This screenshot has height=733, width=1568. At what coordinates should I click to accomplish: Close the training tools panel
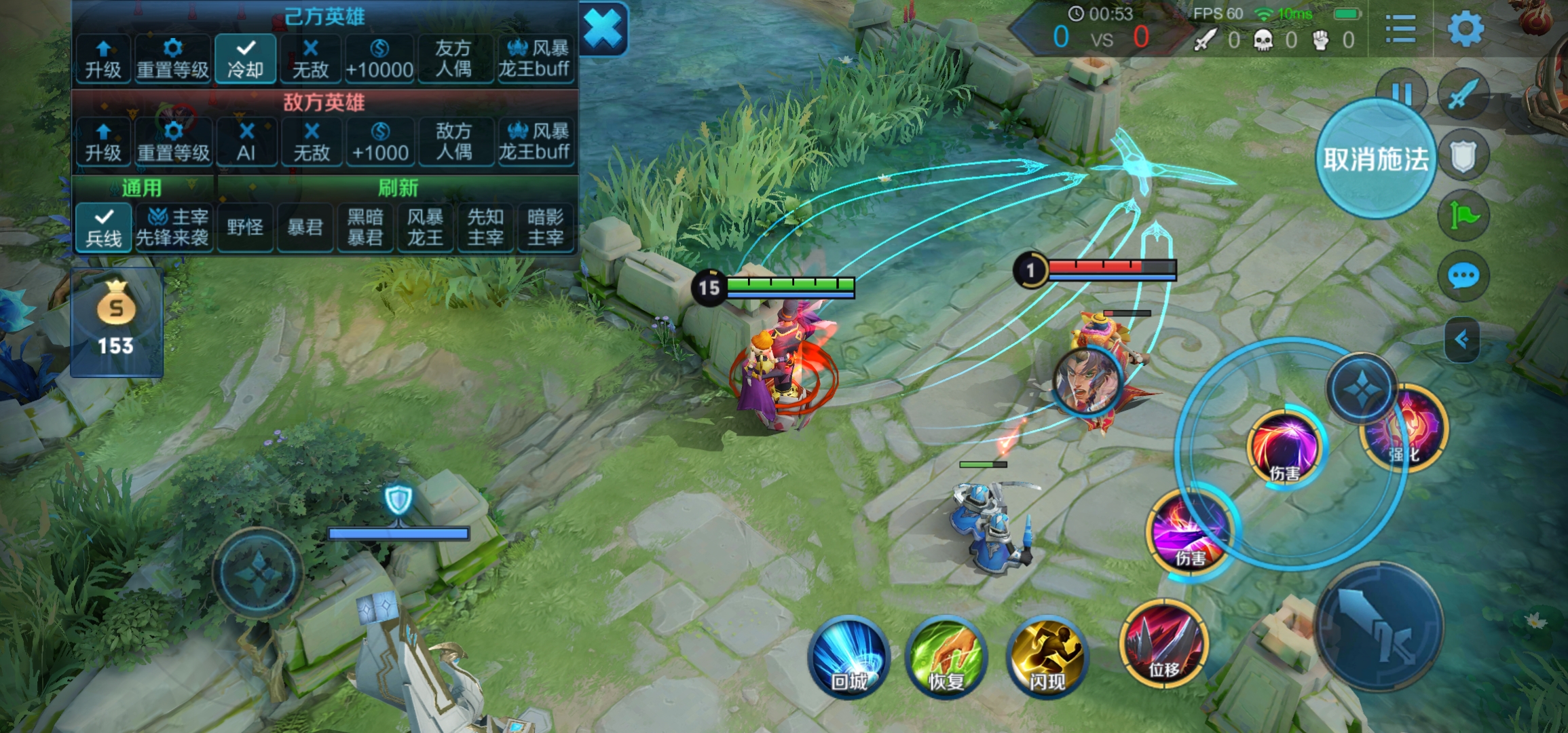(x=603, y=29)
